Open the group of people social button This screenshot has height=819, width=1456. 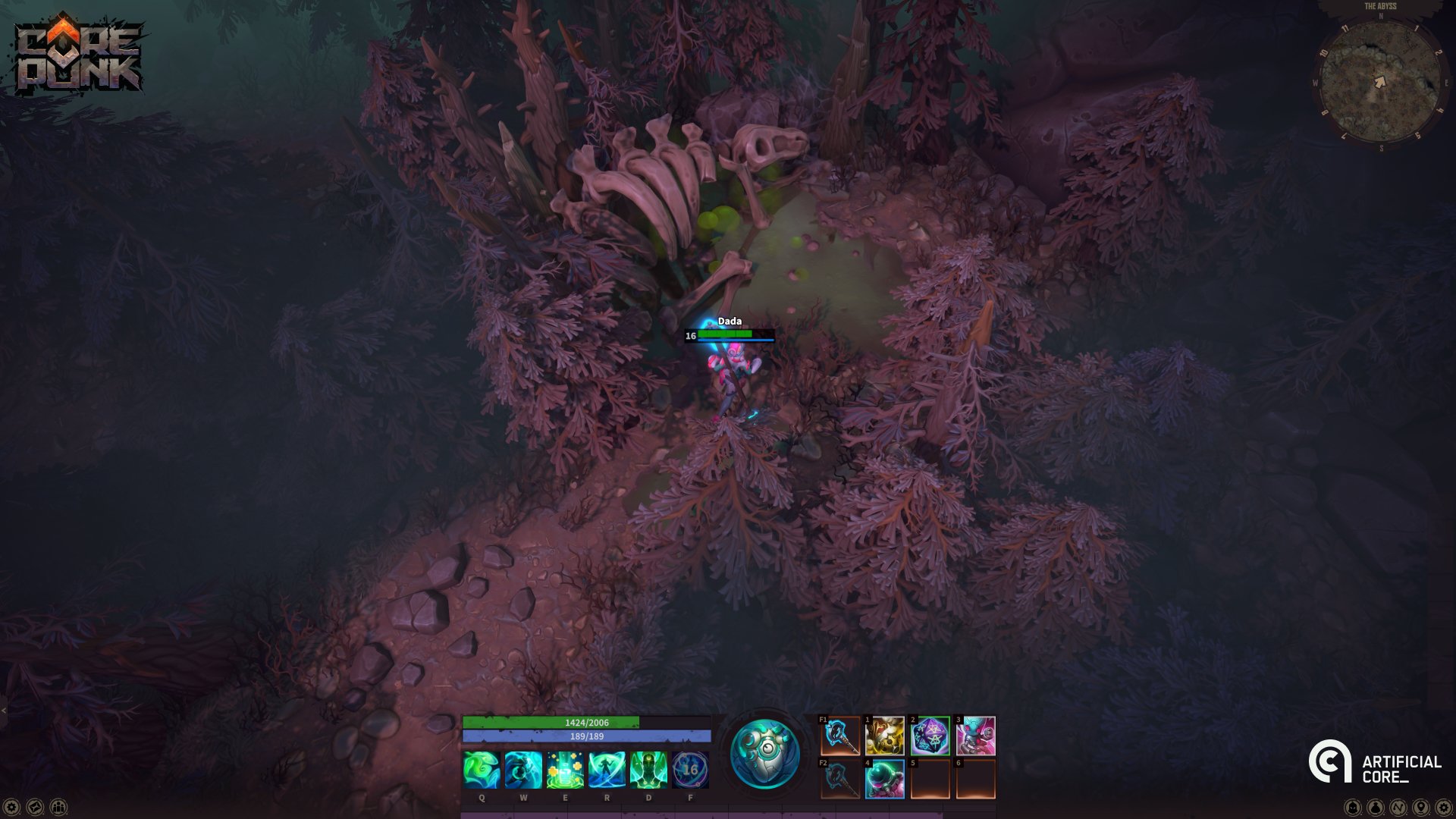[58, 808]
